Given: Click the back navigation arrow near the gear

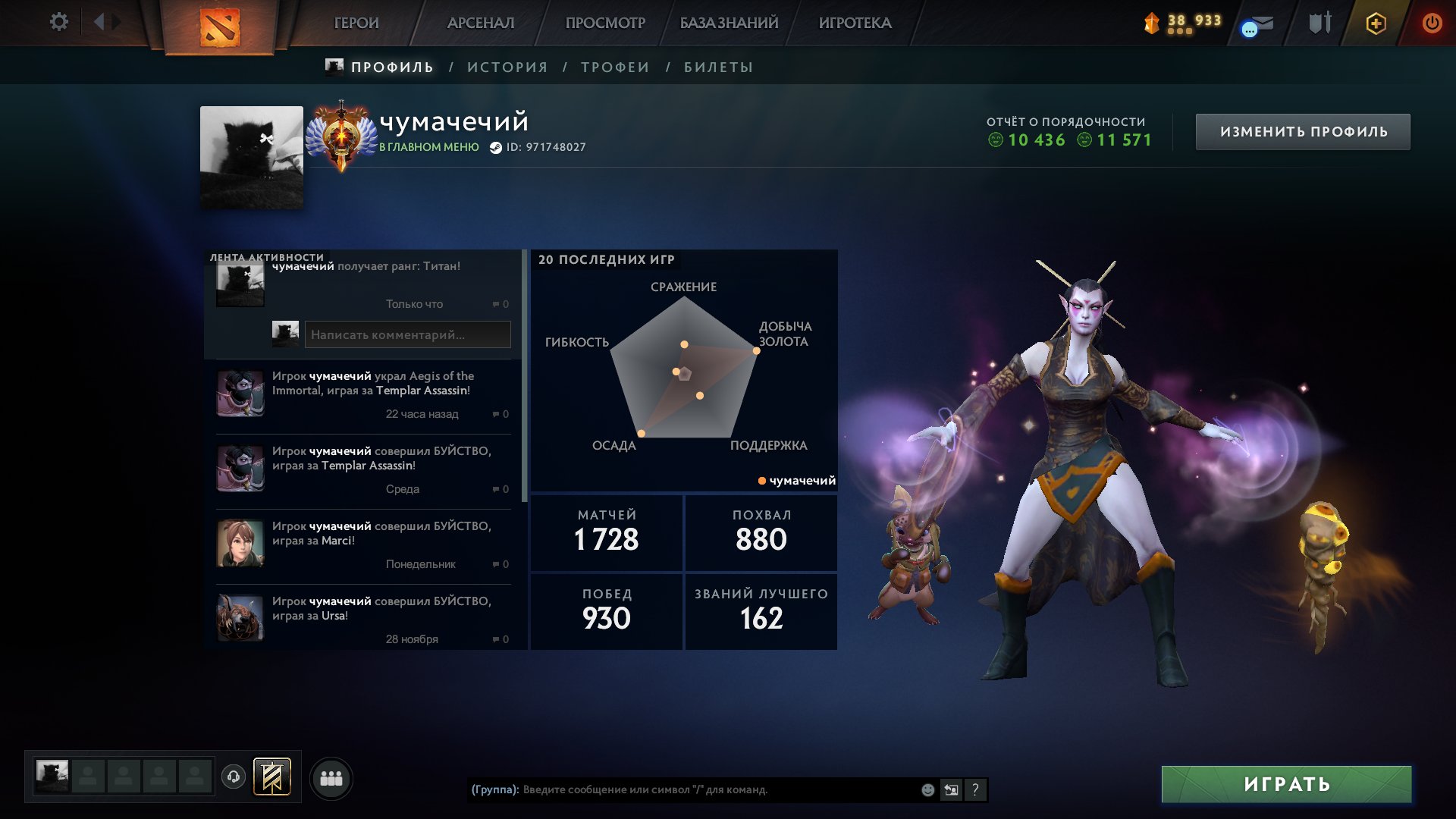Looking at the screenshot, I should (x=99, y=22).
